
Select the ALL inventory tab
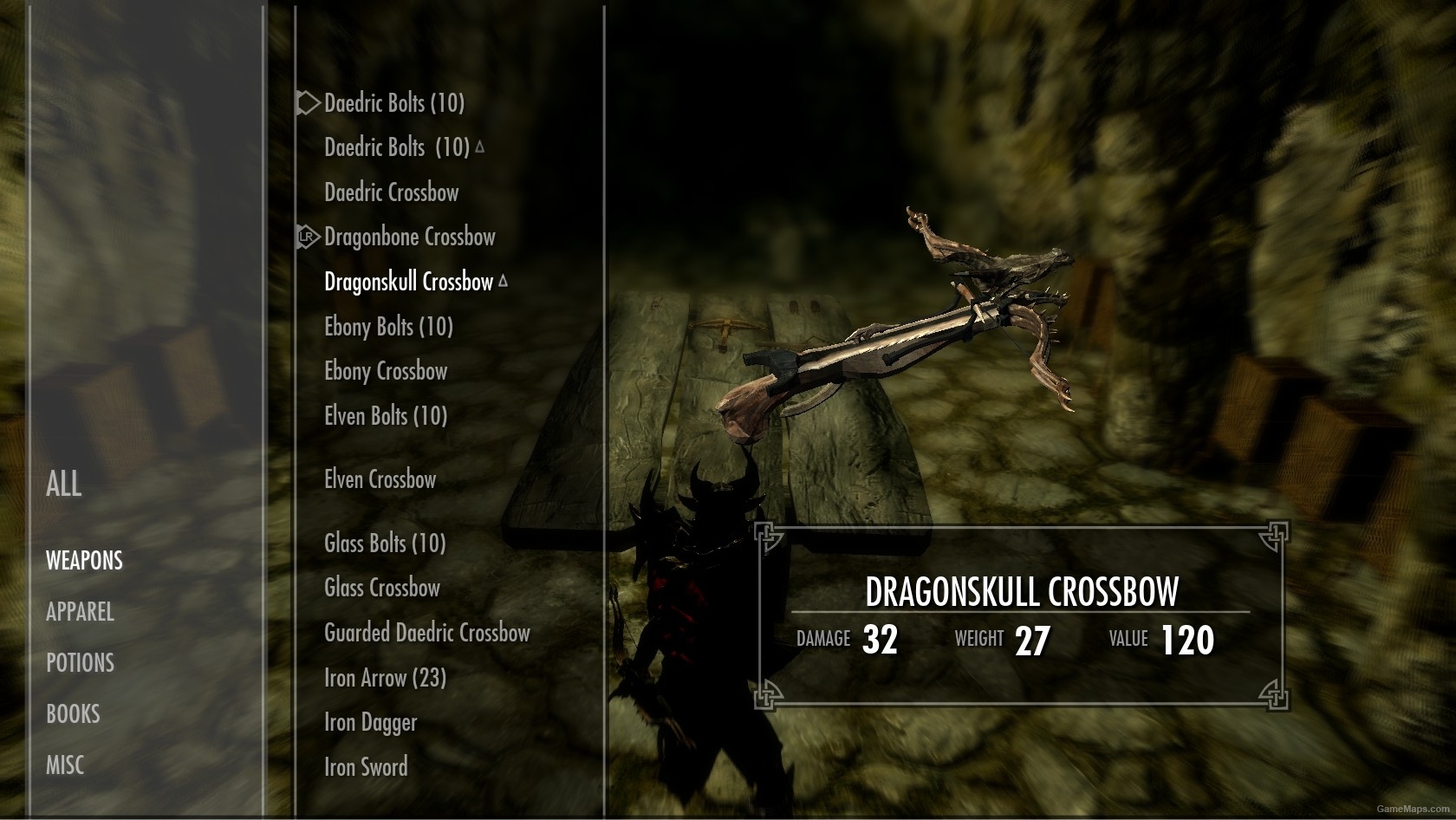point(63,485)
